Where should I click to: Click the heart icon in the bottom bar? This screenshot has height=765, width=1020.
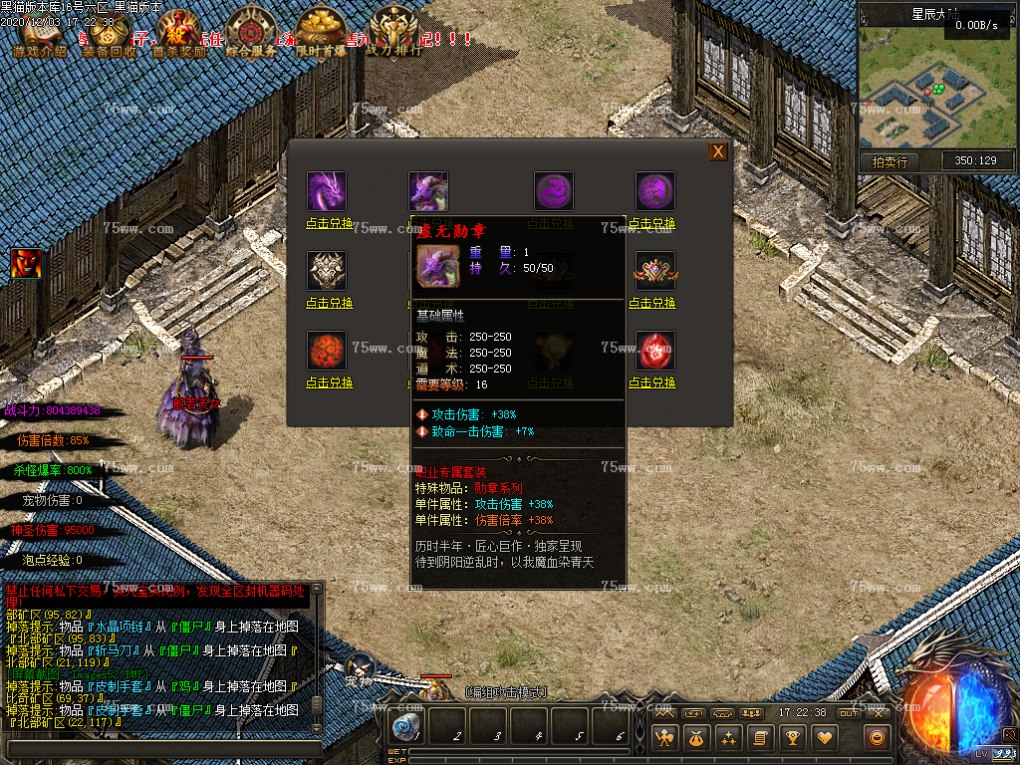824,738
